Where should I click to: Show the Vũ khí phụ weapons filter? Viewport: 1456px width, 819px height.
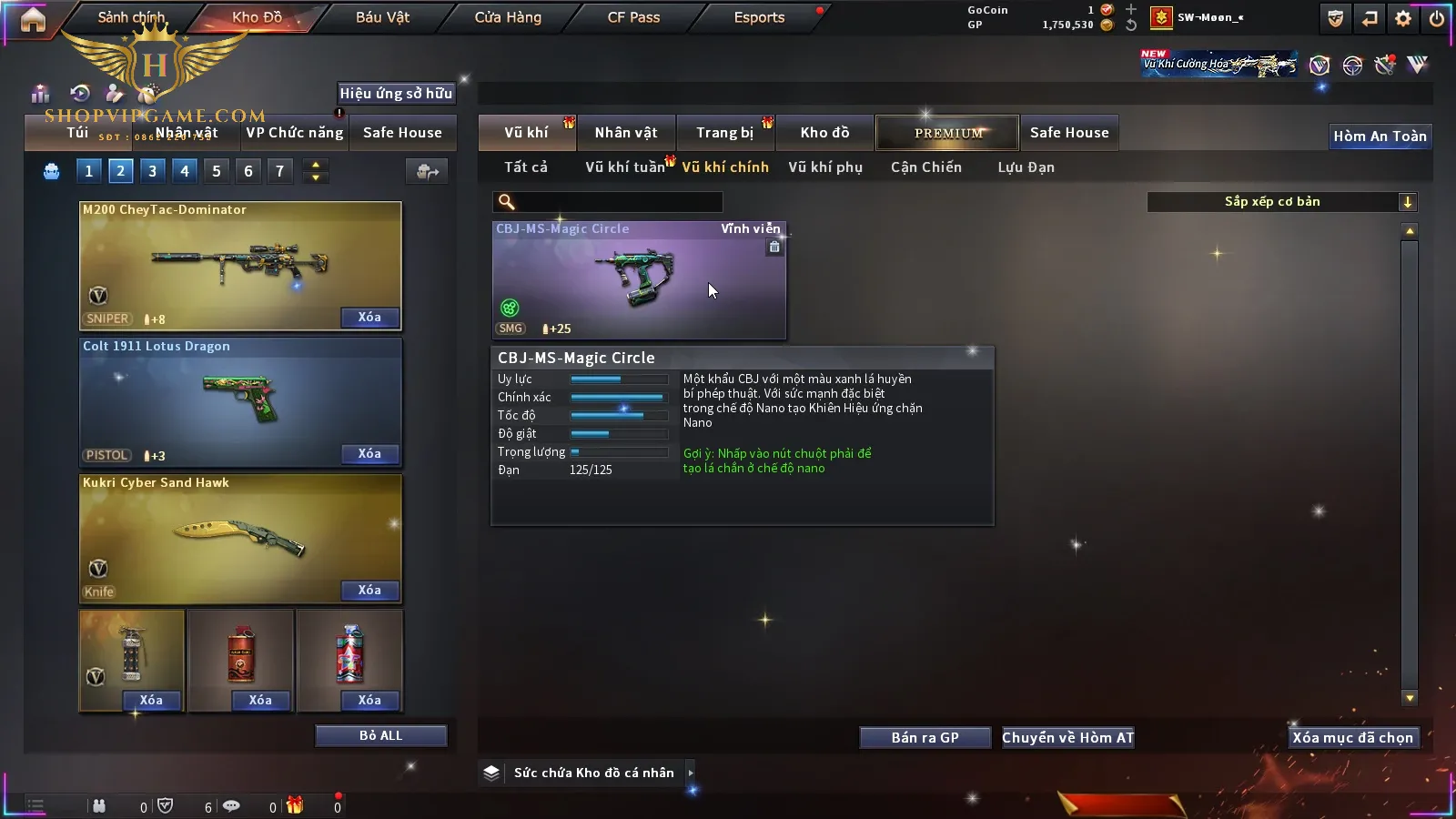[825, 167]
